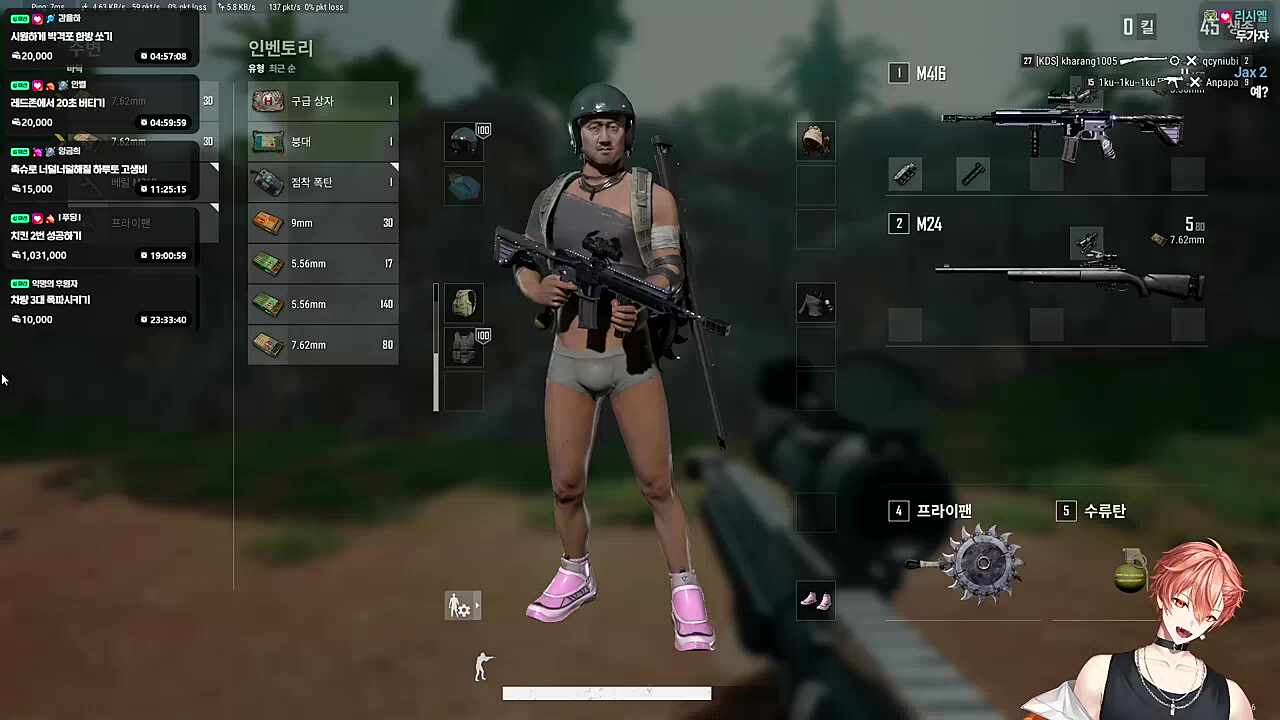Click the equipped helmet icon
1280x720 pixels.
463,141
